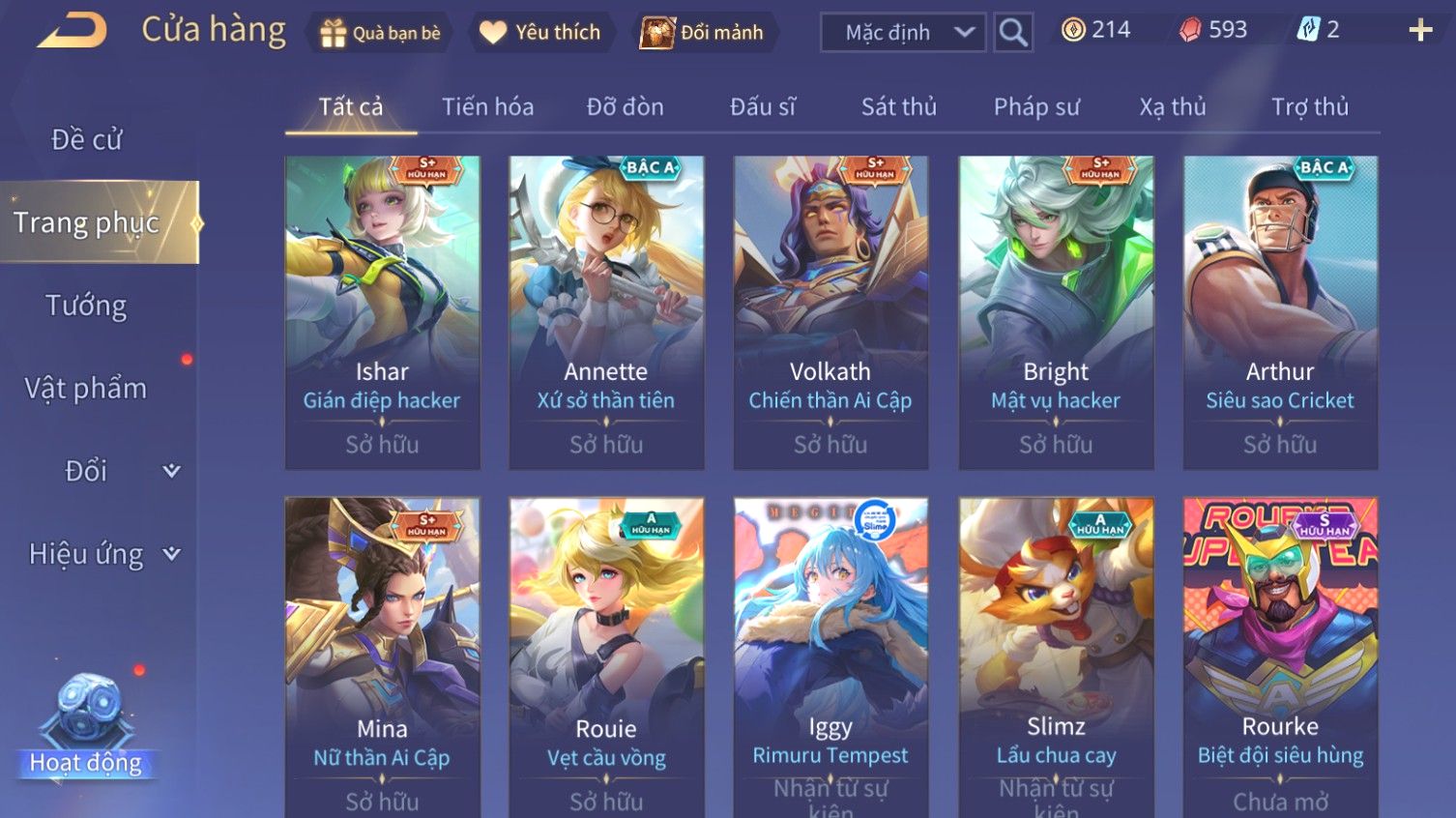Viewport: 1456px width, 818px height.
Task: Show the Sát thủ skins tab
Action: 898,107
